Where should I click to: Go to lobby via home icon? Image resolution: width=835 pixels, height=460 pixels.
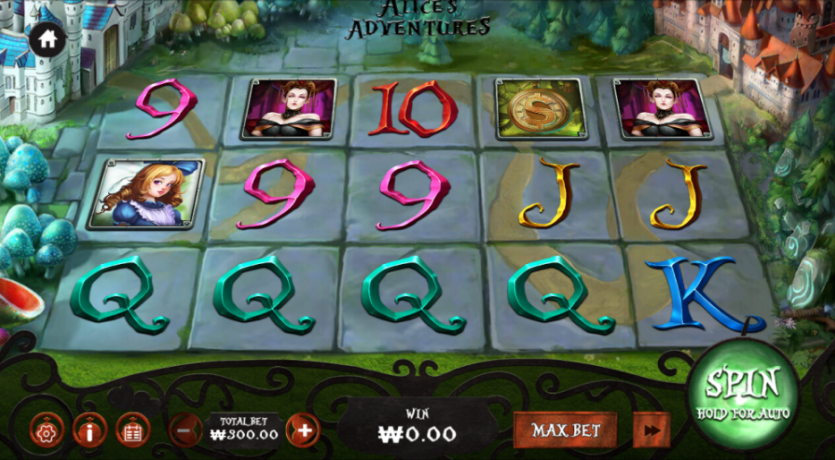click(x=46, y=39)
